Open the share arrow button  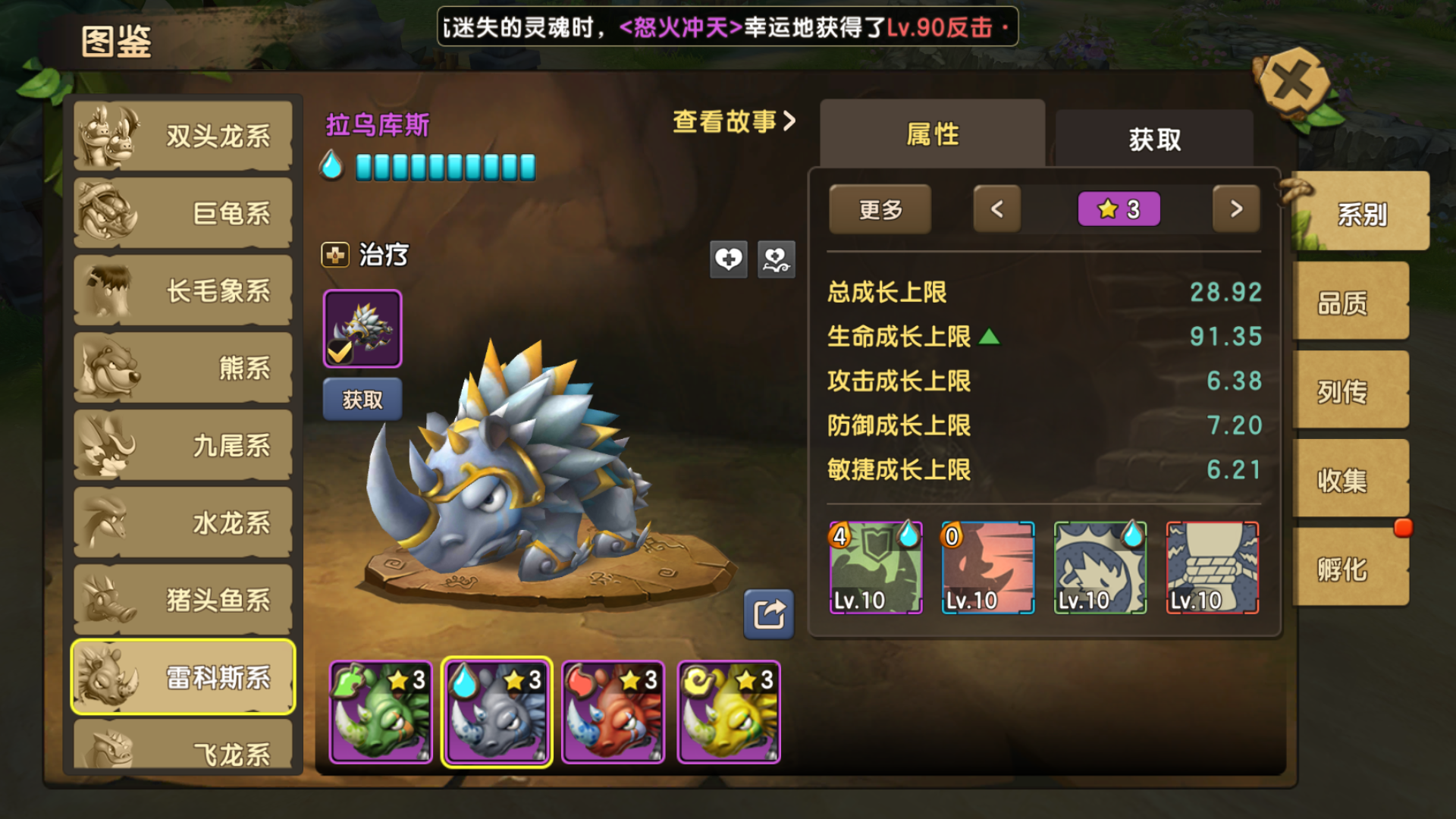[768, 613]
